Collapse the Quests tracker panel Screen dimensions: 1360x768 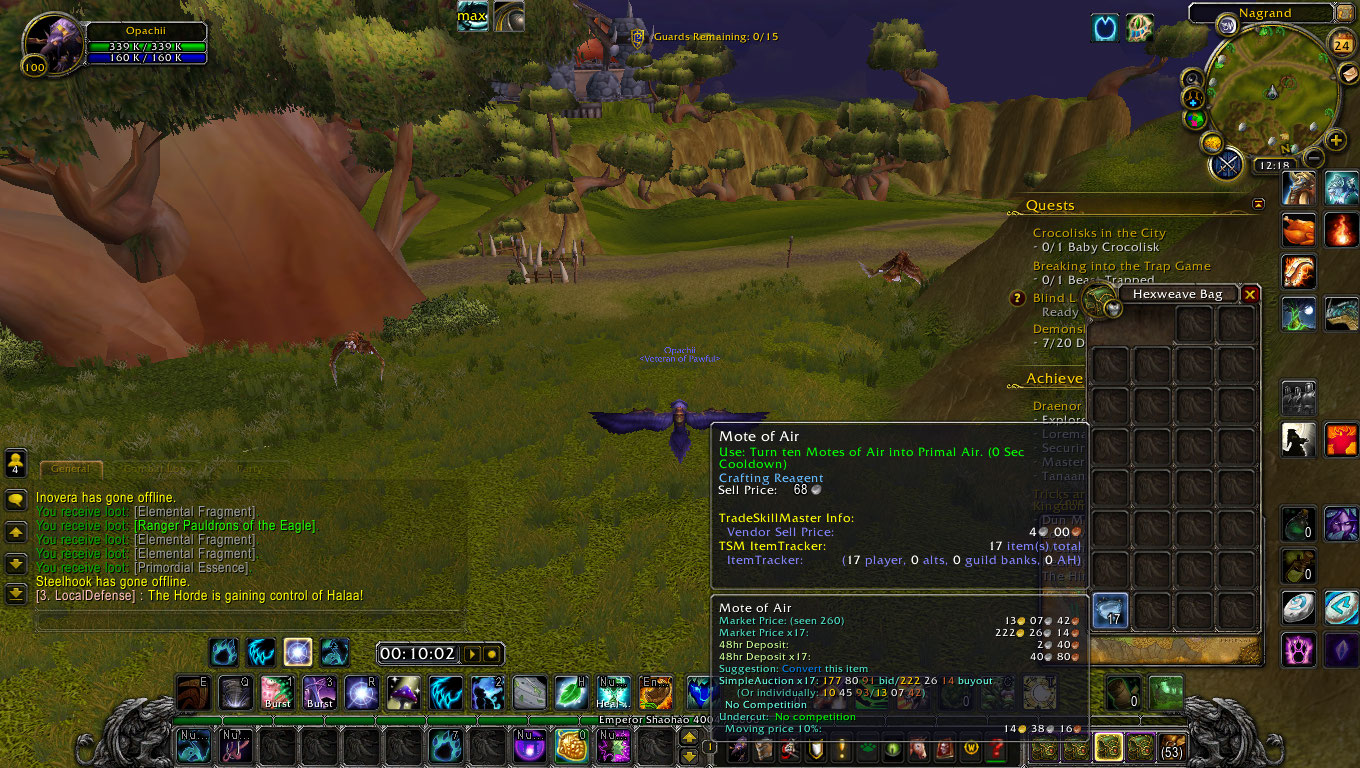(1258, 204)
